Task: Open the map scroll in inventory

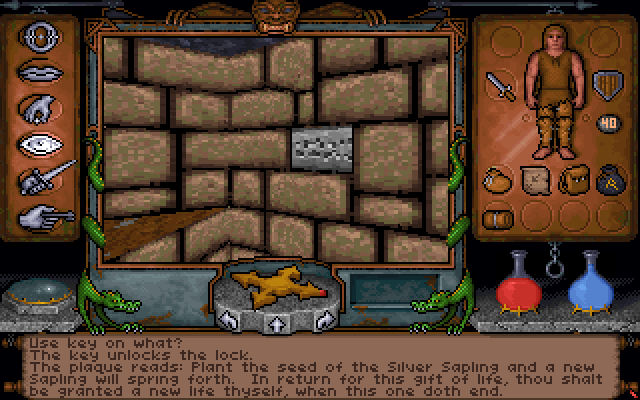Action: [x=534, y=181]
